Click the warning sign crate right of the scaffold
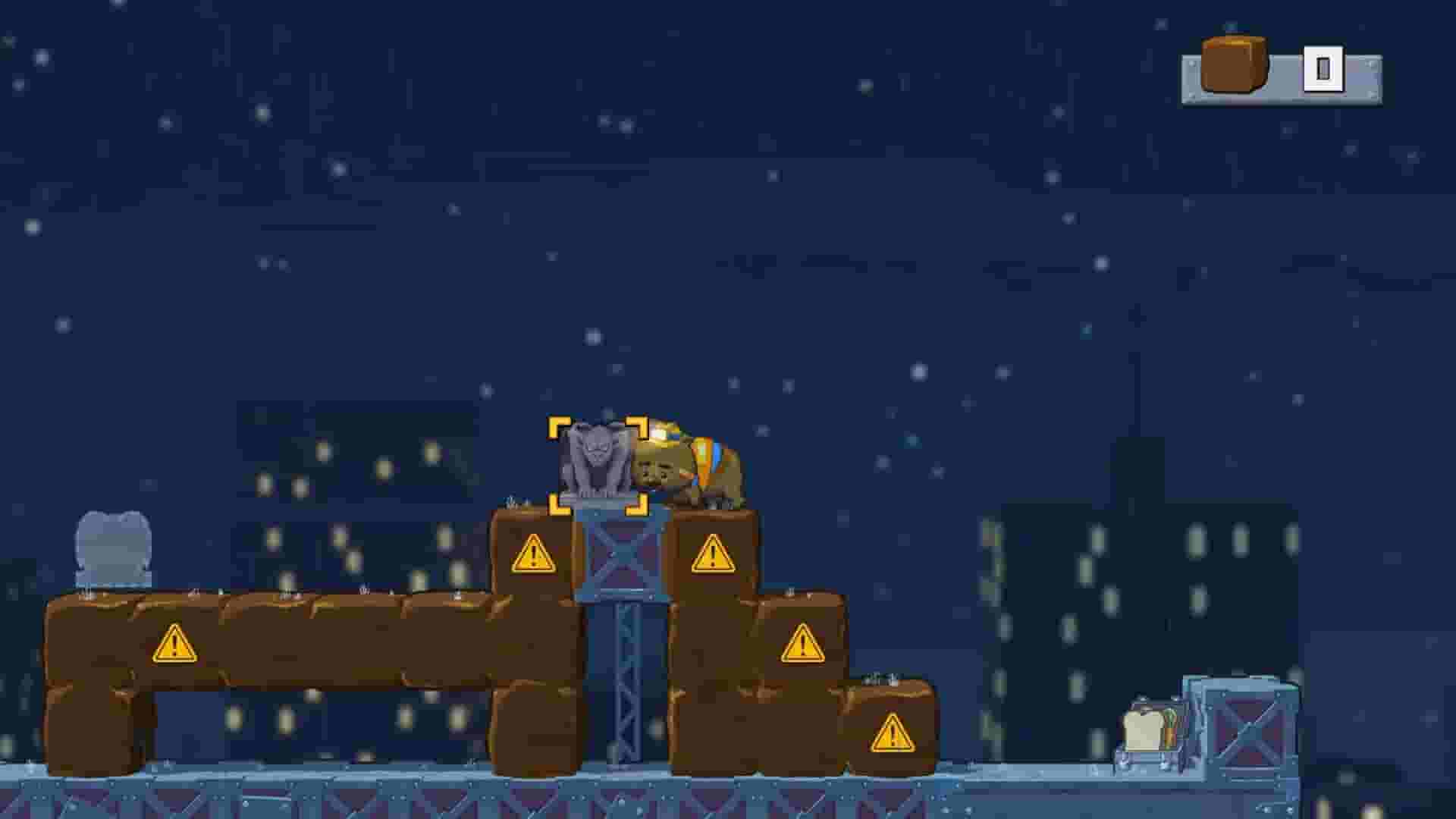This screenshot has height=819, width=1456. click(711, 557)
